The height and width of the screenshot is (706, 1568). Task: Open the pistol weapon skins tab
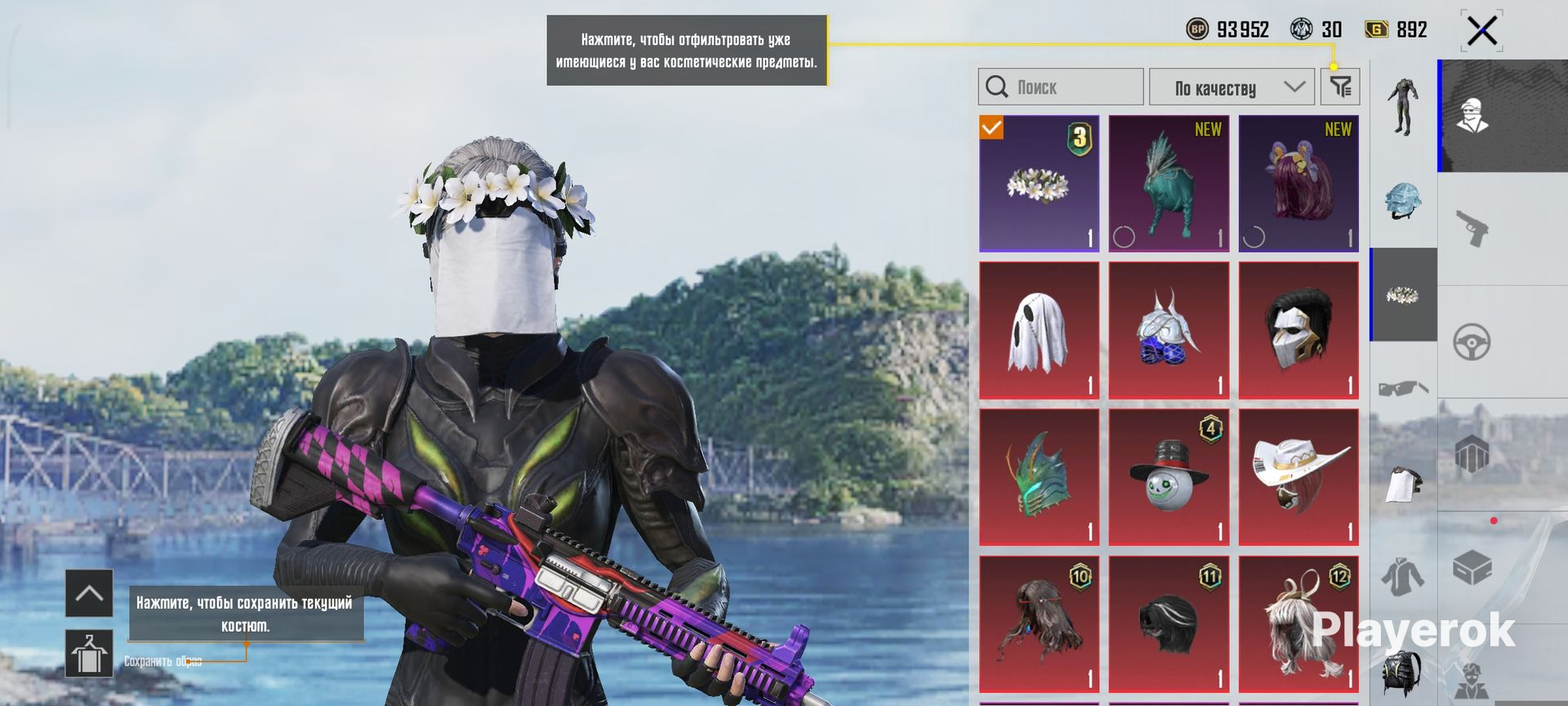tap(1472, 229)
